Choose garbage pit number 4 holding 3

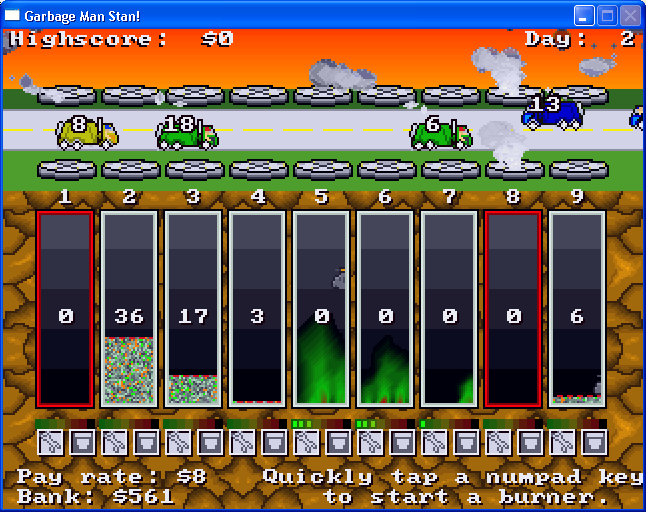[257, 308]
